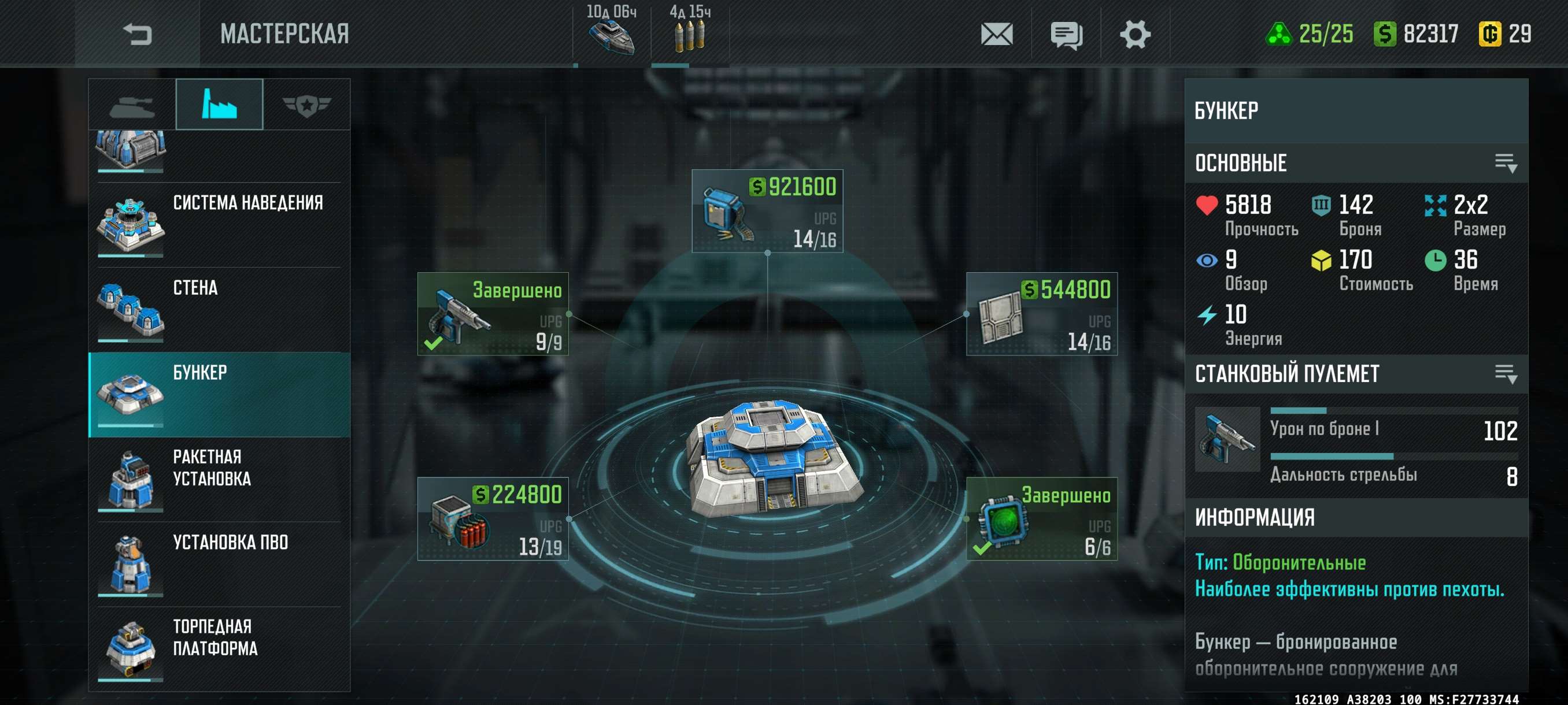Buy the 224800 generator upgrade

[x=493, y=519]
